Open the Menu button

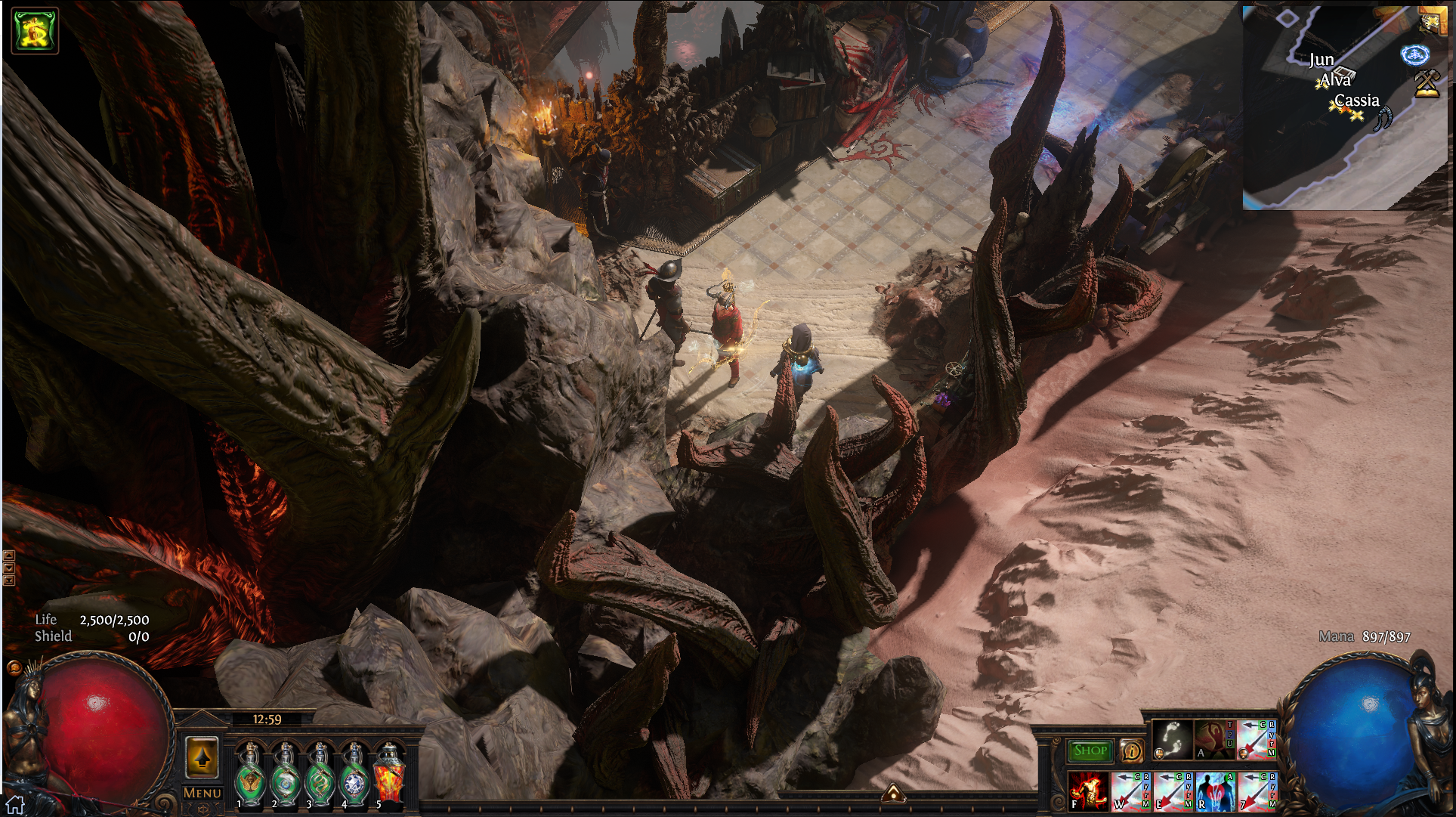click(202, 793)
